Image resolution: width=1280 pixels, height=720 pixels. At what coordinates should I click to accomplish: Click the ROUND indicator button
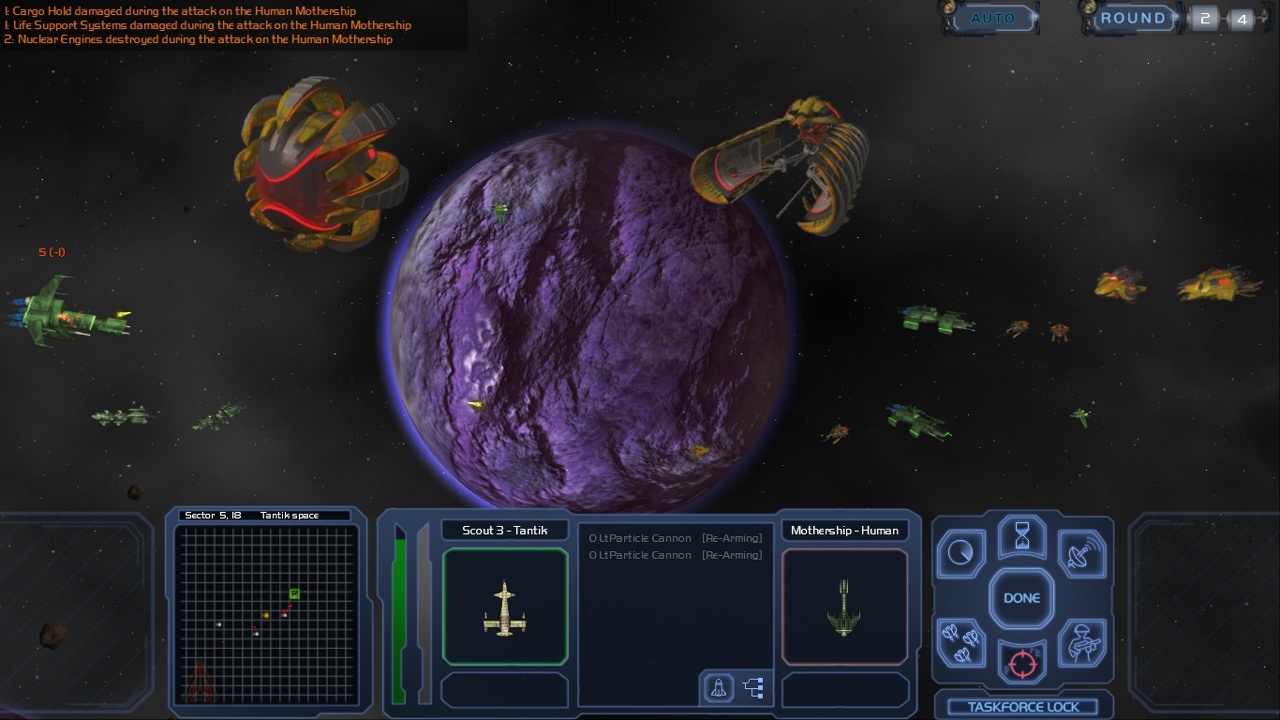pos(1132,18)
